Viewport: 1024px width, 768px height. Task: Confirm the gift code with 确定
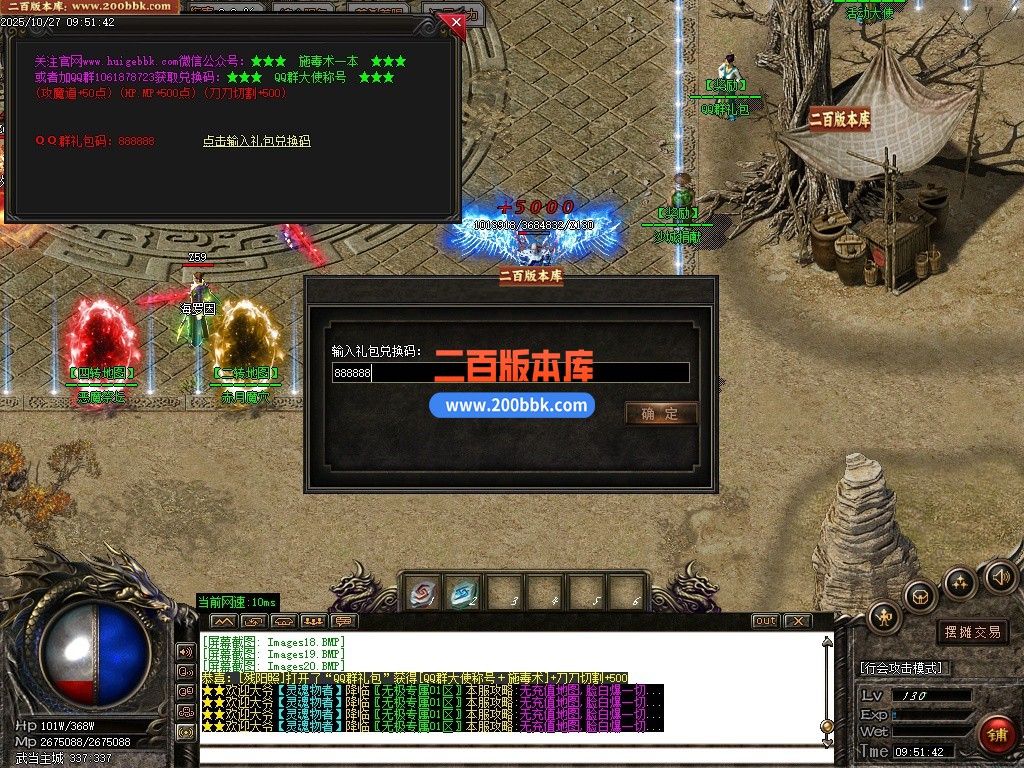click(x=660, y=414)
